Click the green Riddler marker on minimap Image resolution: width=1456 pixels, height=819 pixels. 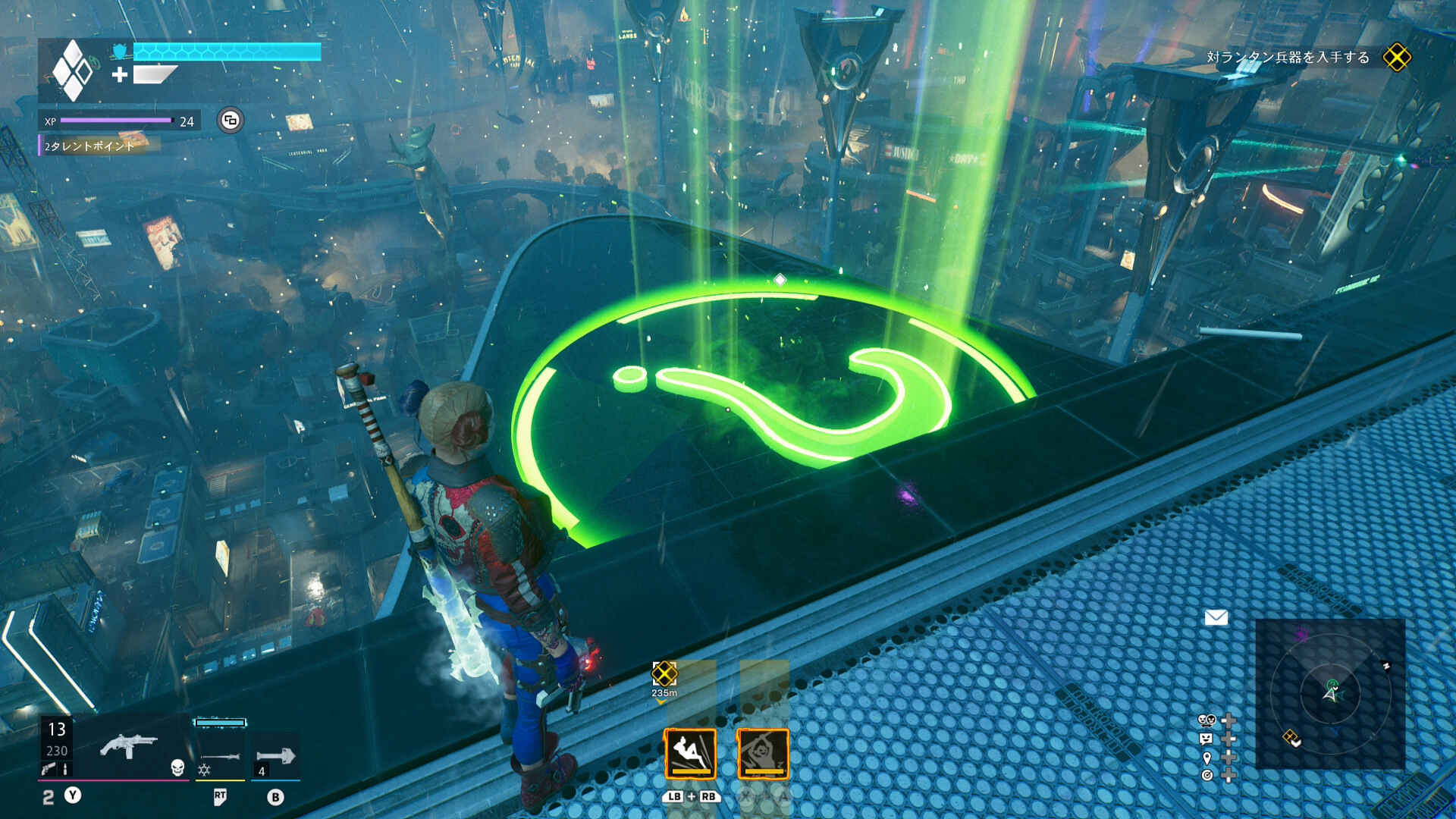(1332, 684)
